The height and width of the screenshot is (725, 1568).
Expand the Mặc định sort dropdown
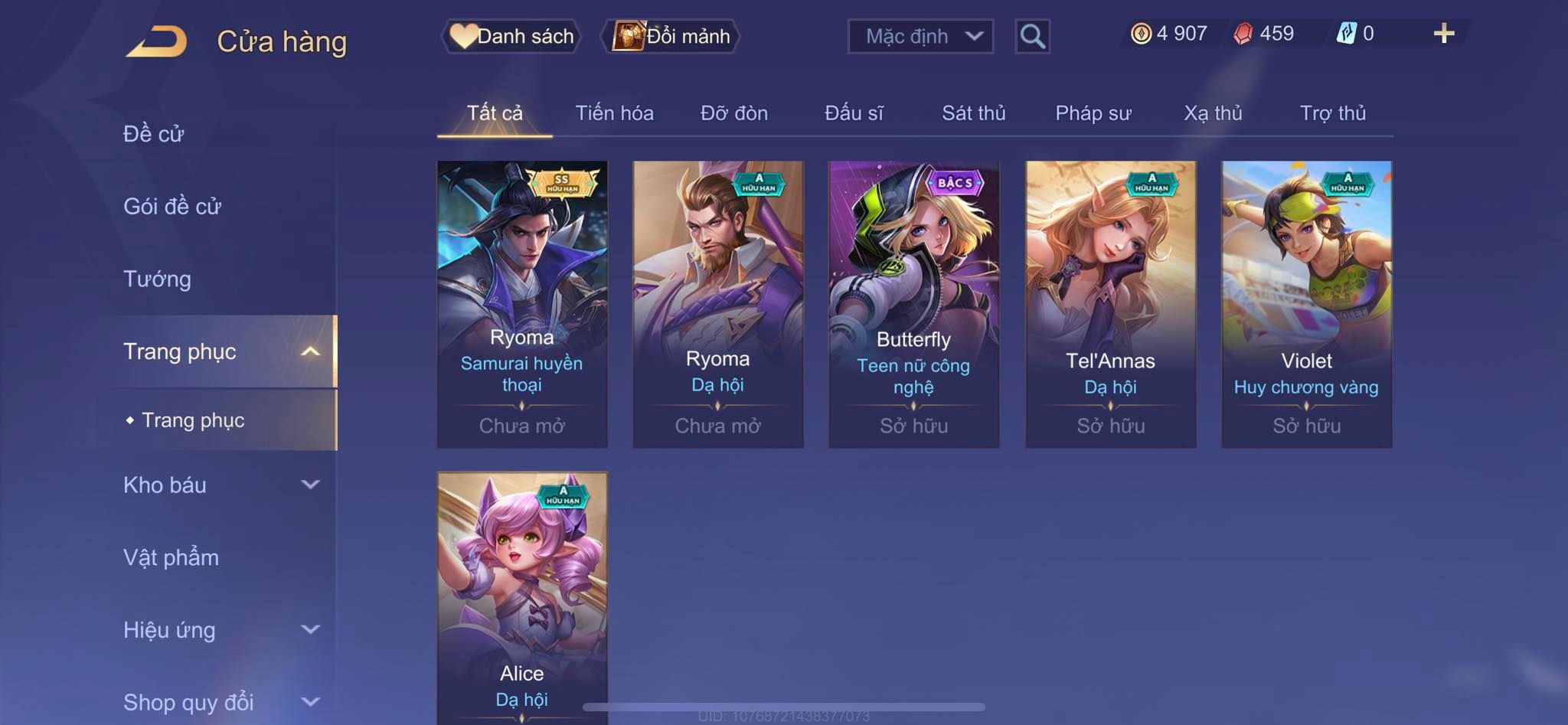[920, 36]
